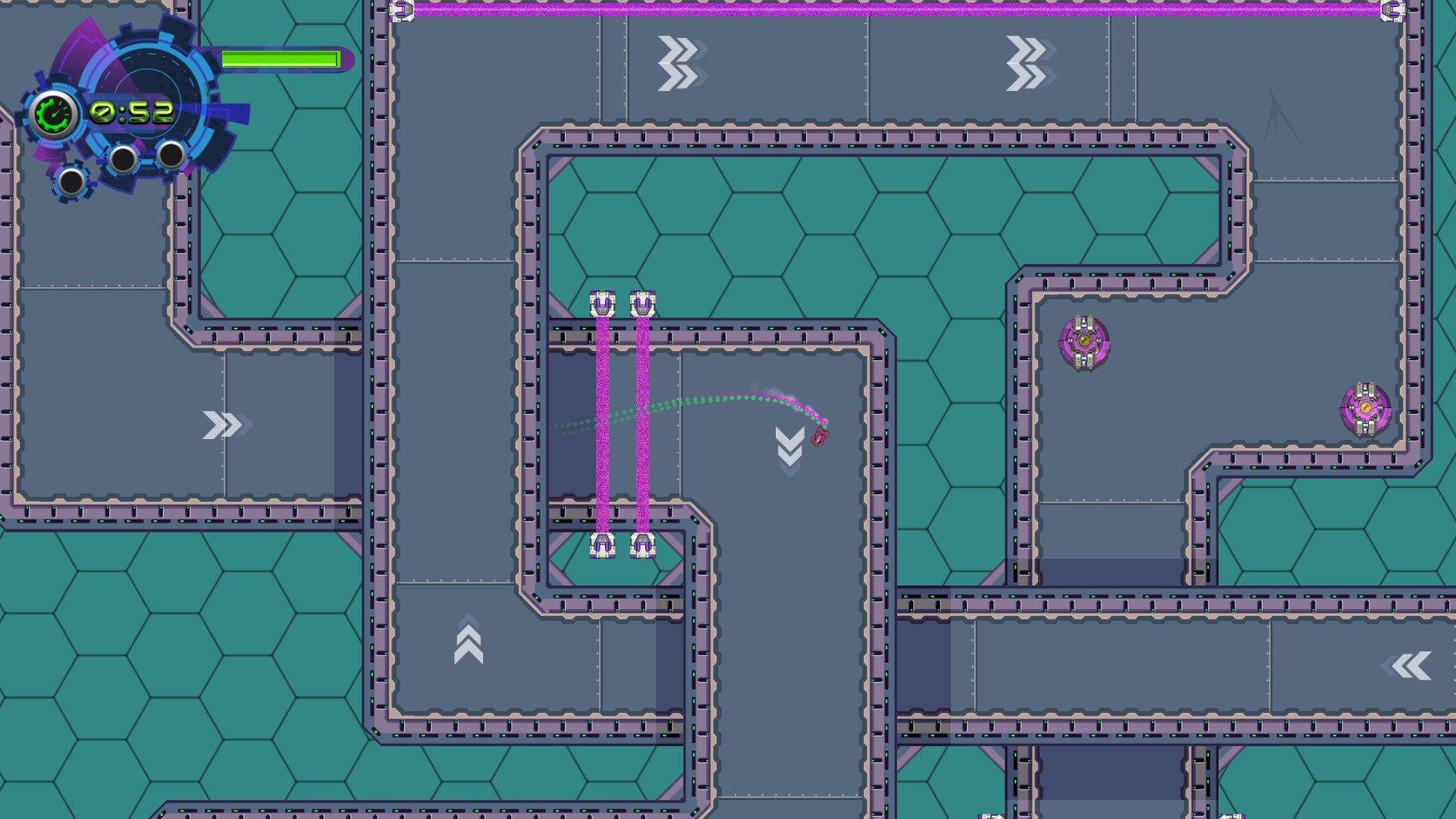The image size is (1456, 819).
Task: Select the bottom-left laser emitter node
Action: pos(601,546)
